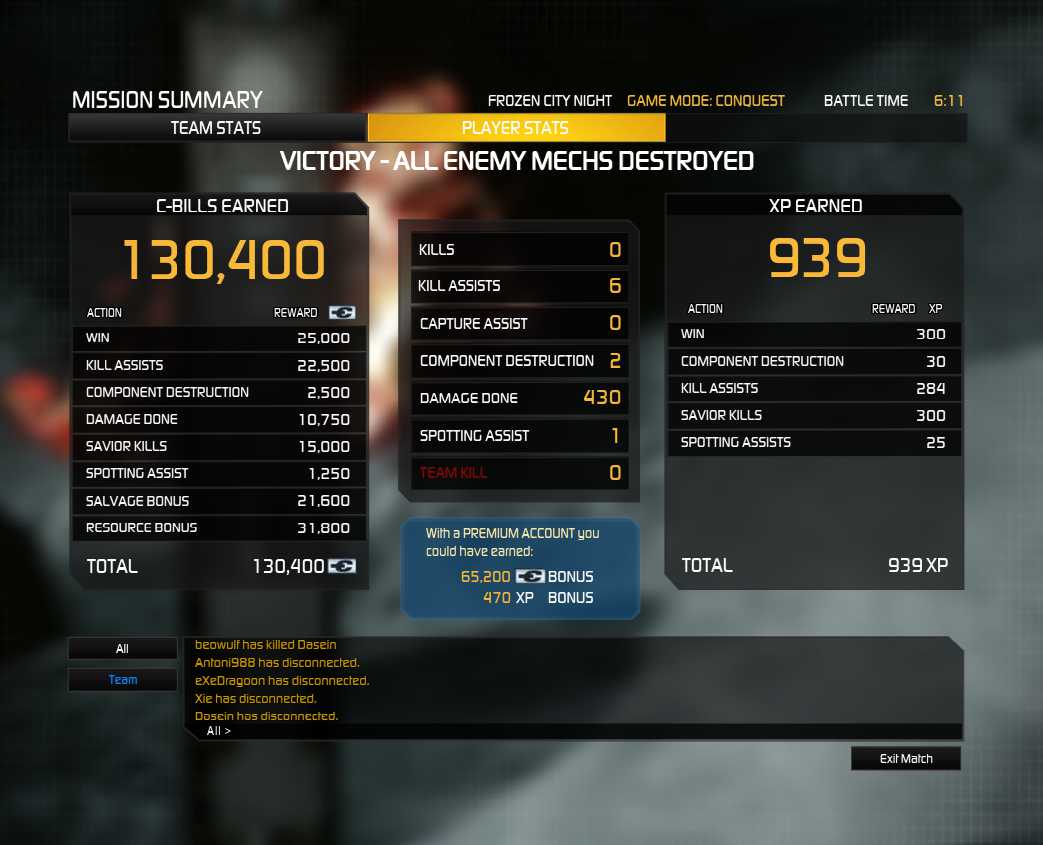The image size is (1043, 845).
Task: Switch to the Team Stats tab
Action: pyautogui.click(x=216, y=128)
